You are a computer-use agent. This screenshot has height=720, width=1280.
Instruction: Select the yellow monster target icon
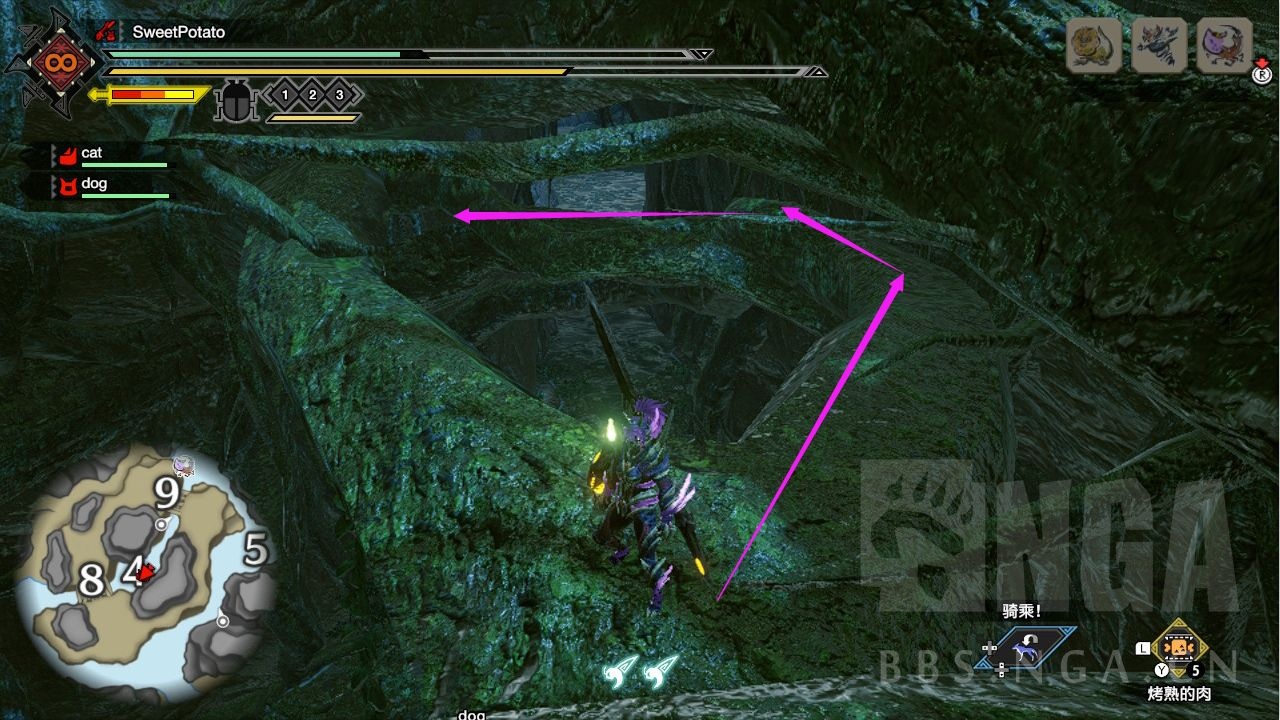[1093, 45]
